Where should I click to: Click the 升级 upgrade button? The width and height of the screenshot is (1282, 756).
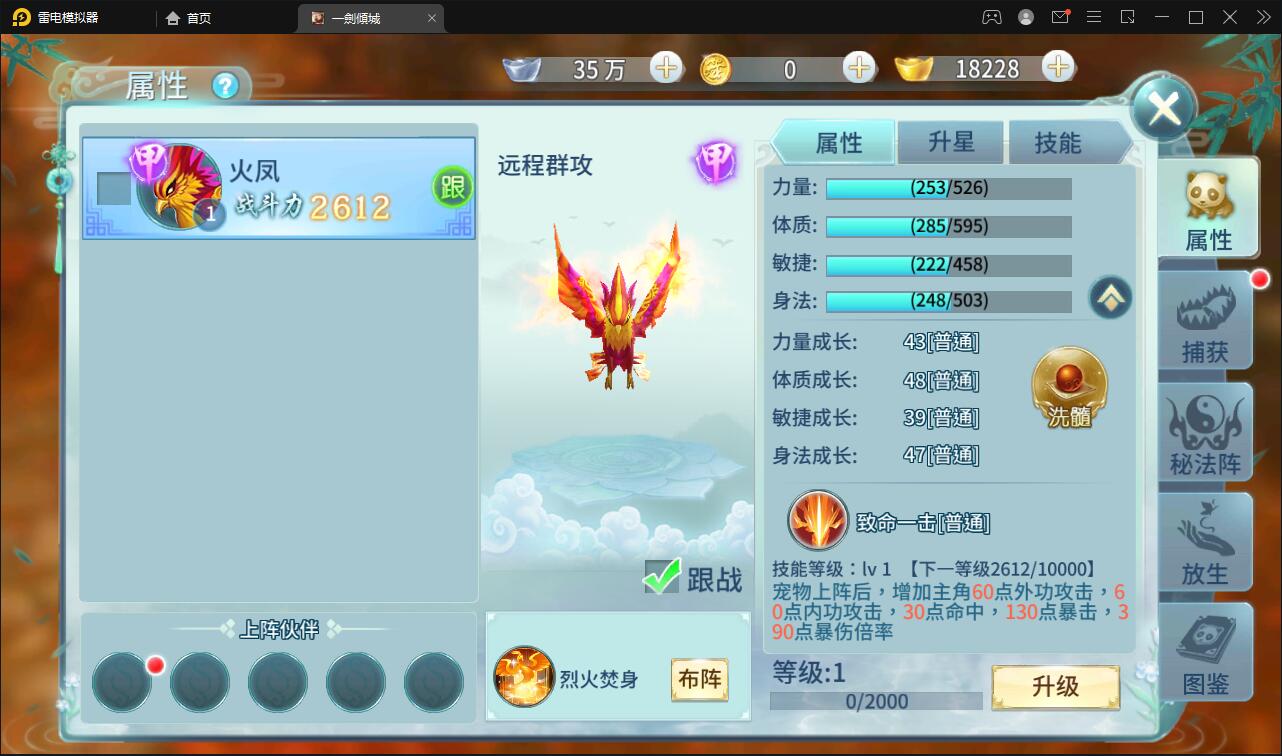pos(1055,687)
